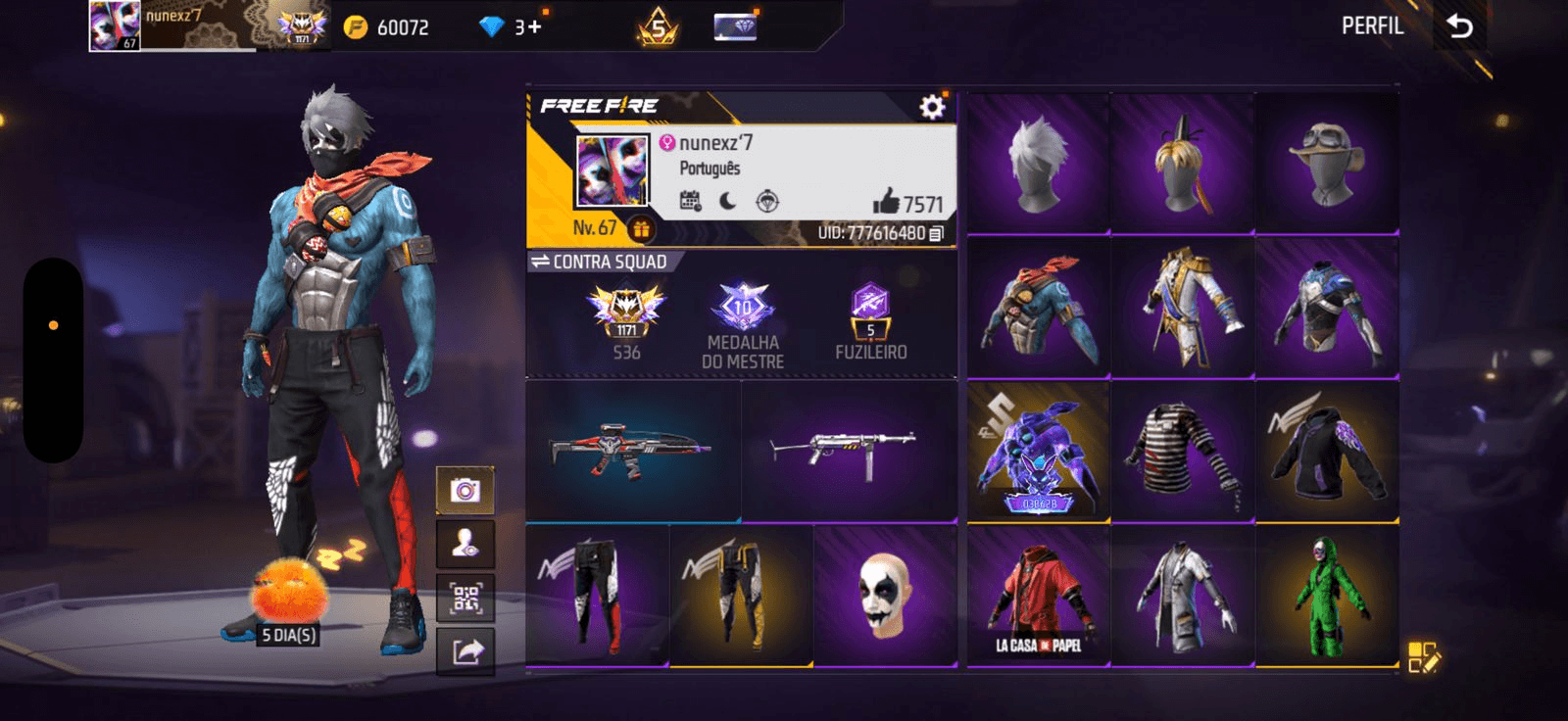Select the red and black rifle skin
The image size is (1568, 721).
tap(632, 452)
